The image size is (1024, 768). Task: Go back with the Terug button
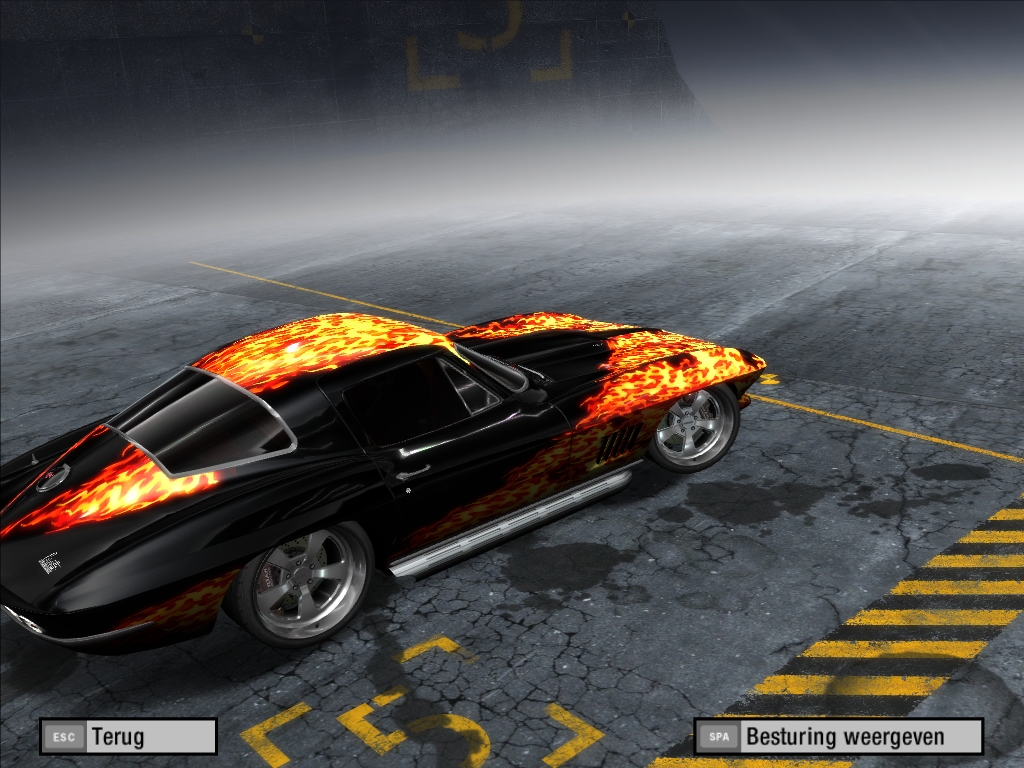point(128,737)
